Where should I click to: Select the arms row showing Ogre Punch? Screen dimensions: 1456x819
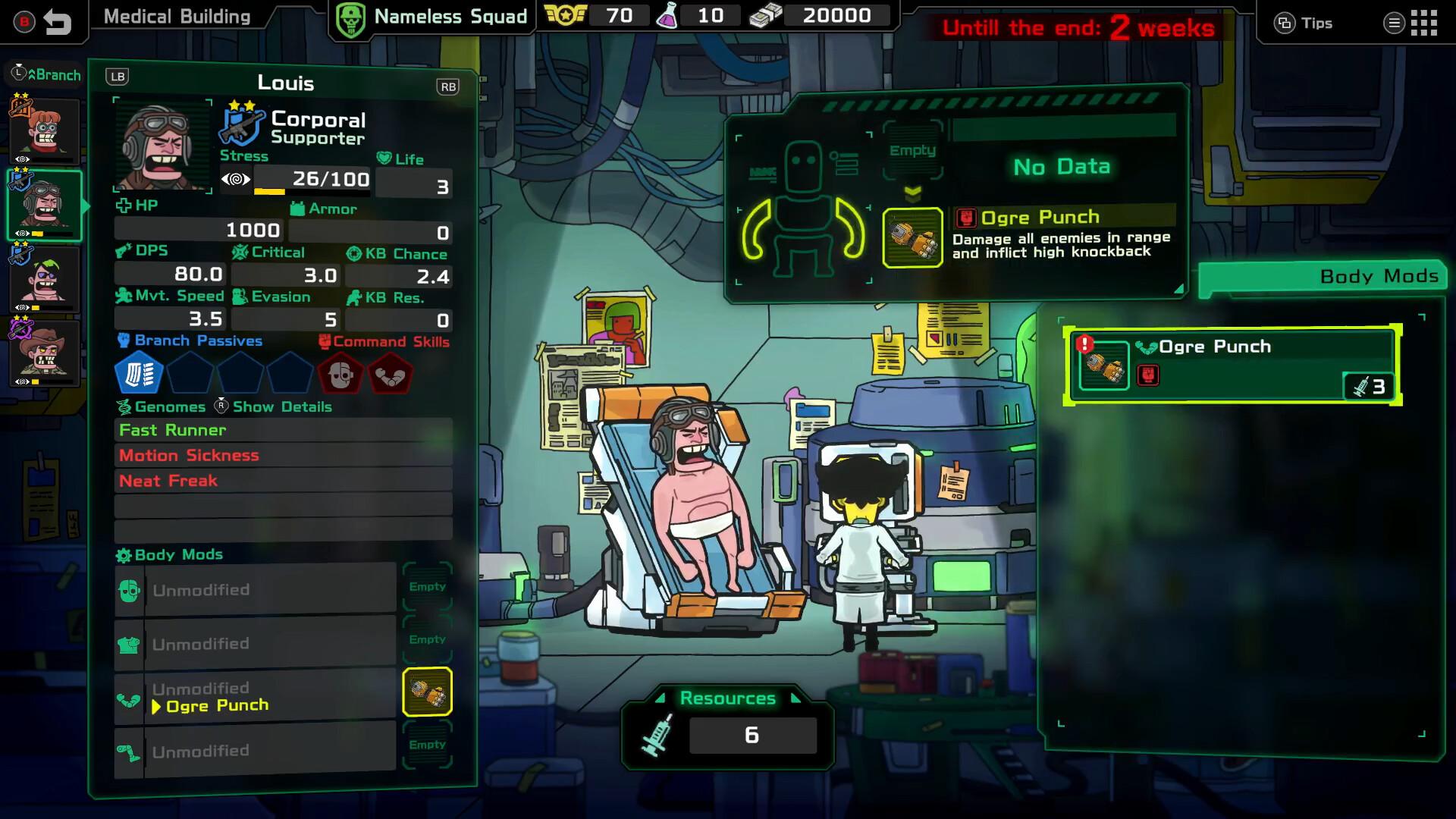pyautogui.click(x=256, y=697)
